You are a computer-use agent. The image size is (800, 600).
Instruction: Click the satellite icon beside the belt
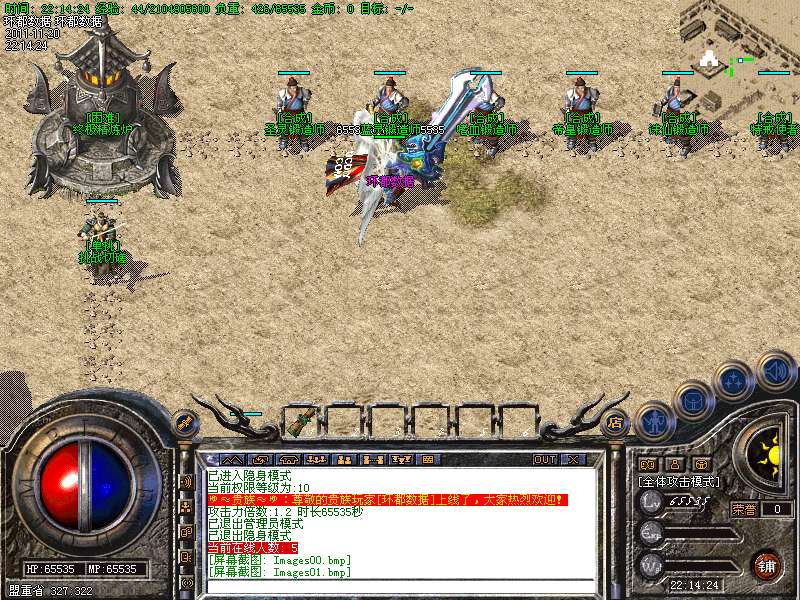[x=186, y=423]
